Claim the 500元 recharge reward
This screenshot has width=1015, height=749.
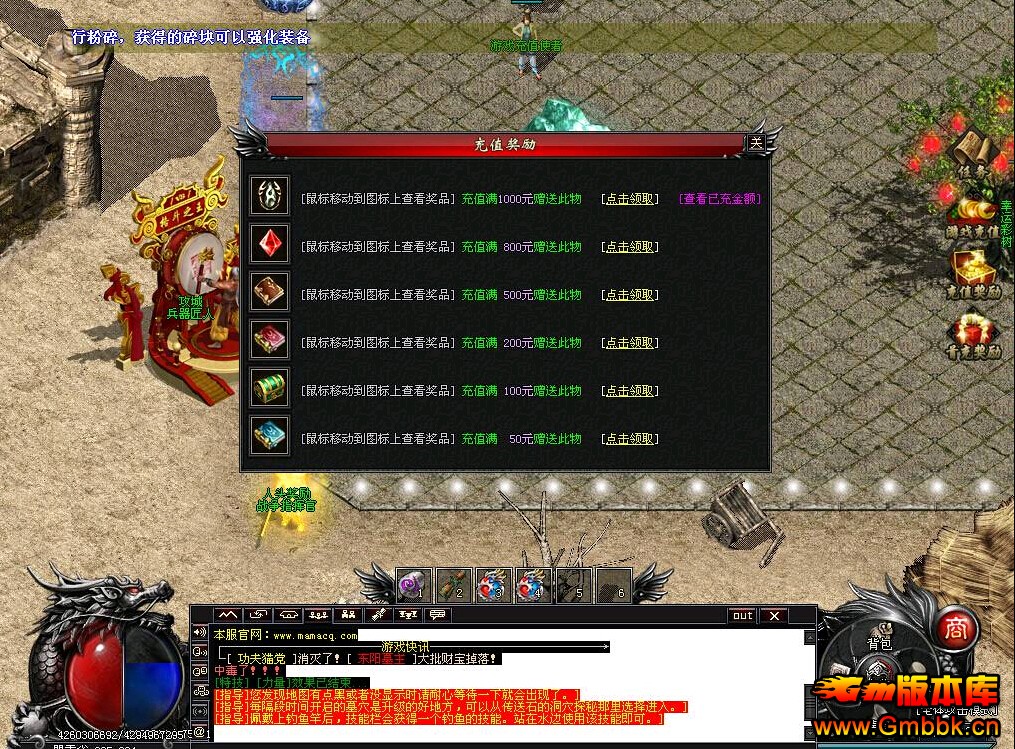point(630,295)
